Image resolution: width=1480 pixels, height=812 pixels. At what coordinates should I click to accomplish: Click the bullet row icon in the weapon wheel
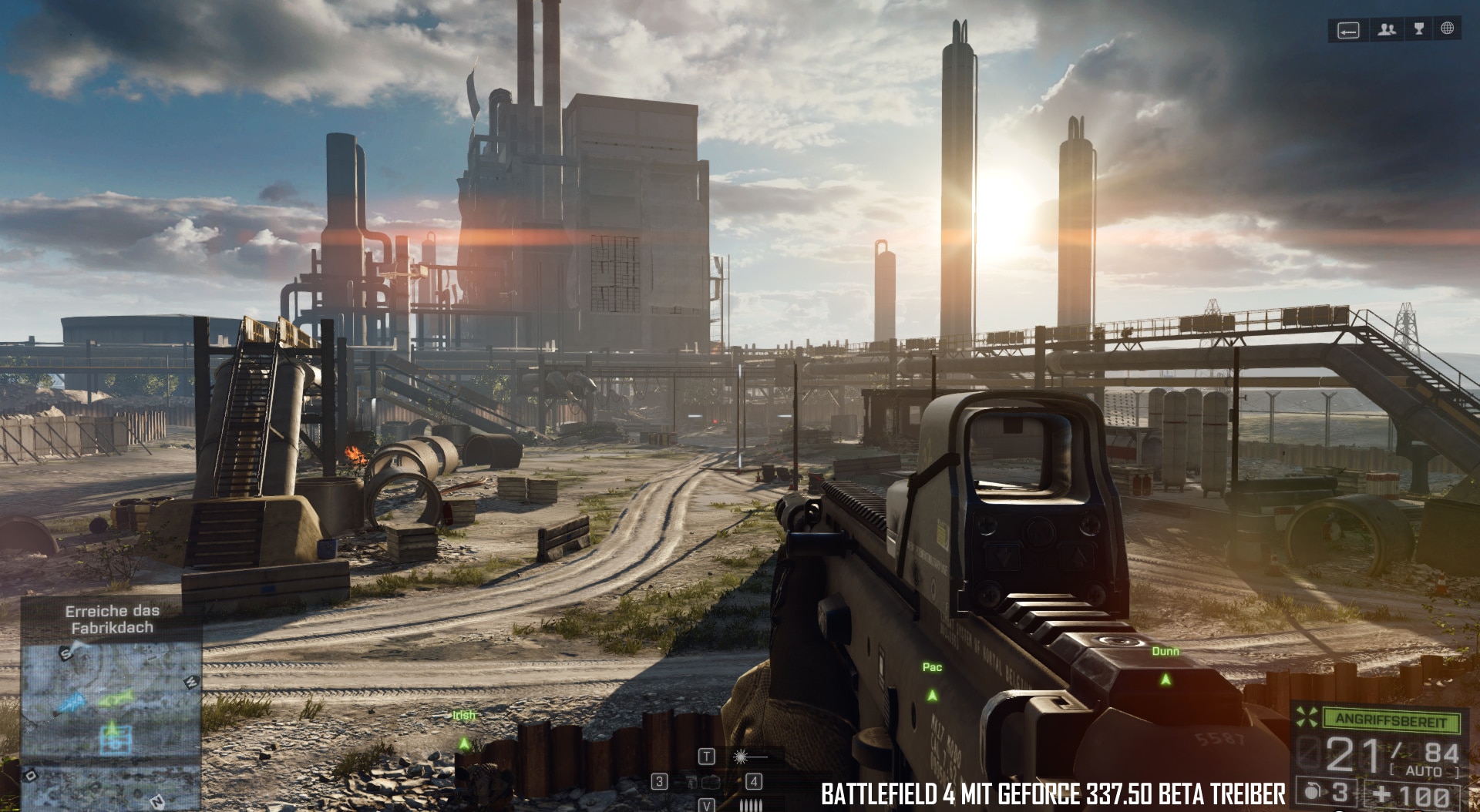click(750, 805)
